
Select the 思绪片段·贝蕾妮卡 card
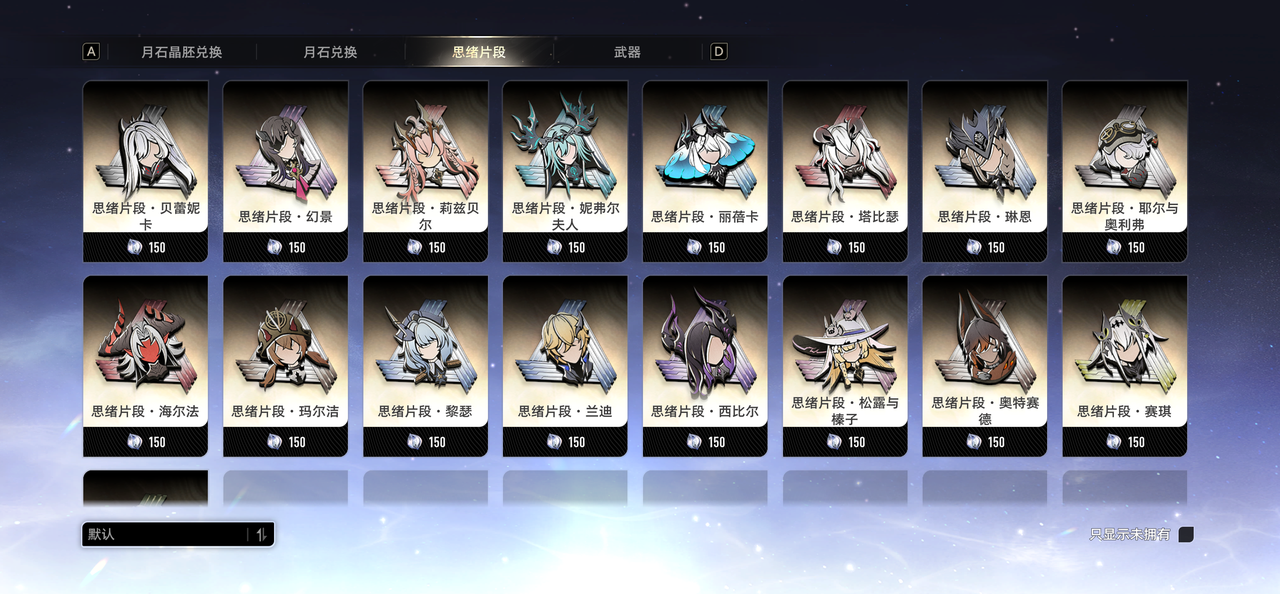point(146,170)
